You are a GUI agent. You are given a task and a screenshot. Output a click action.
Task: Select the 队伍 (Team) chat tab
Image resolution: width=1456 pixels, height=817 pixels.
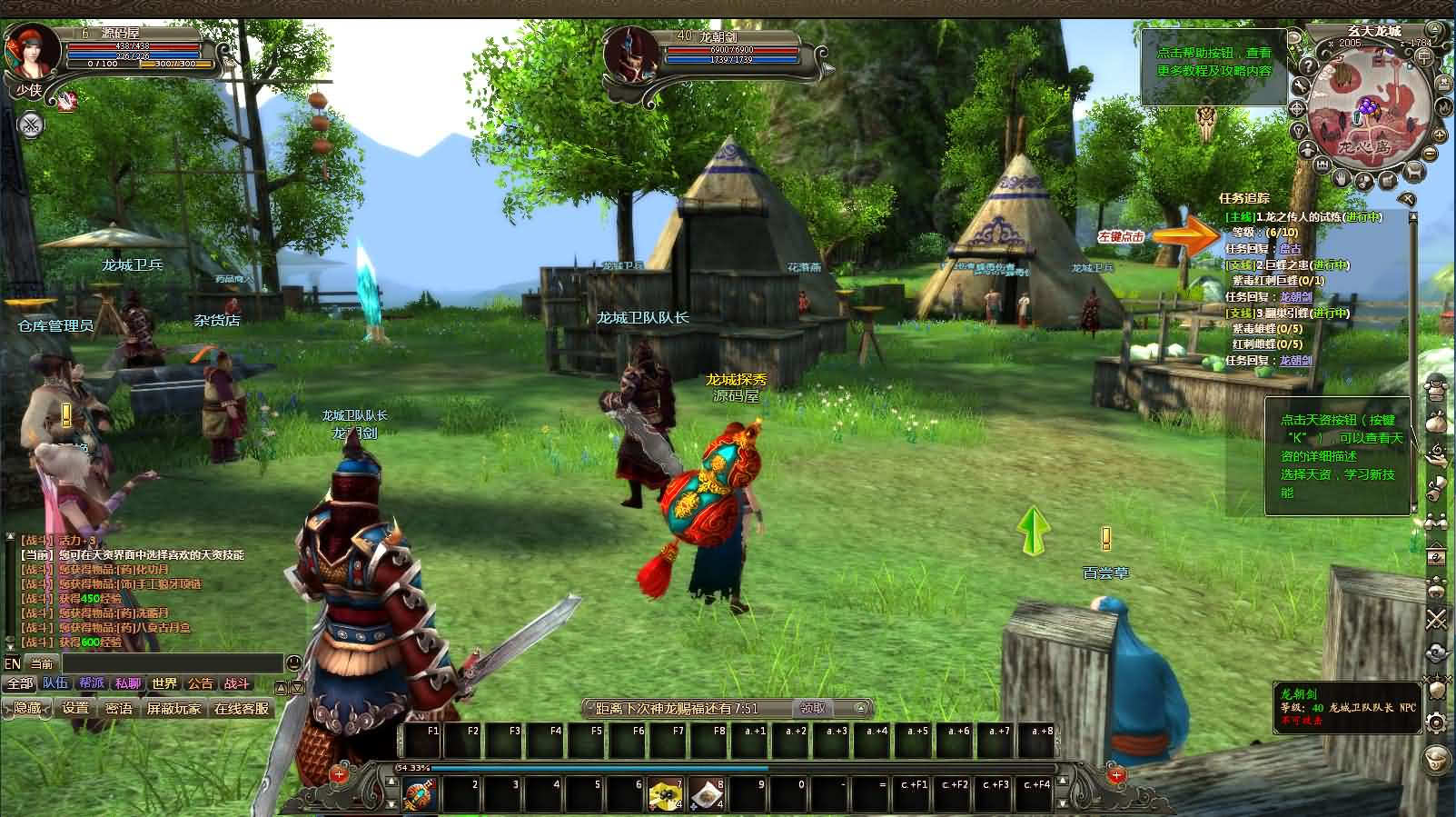55,683
